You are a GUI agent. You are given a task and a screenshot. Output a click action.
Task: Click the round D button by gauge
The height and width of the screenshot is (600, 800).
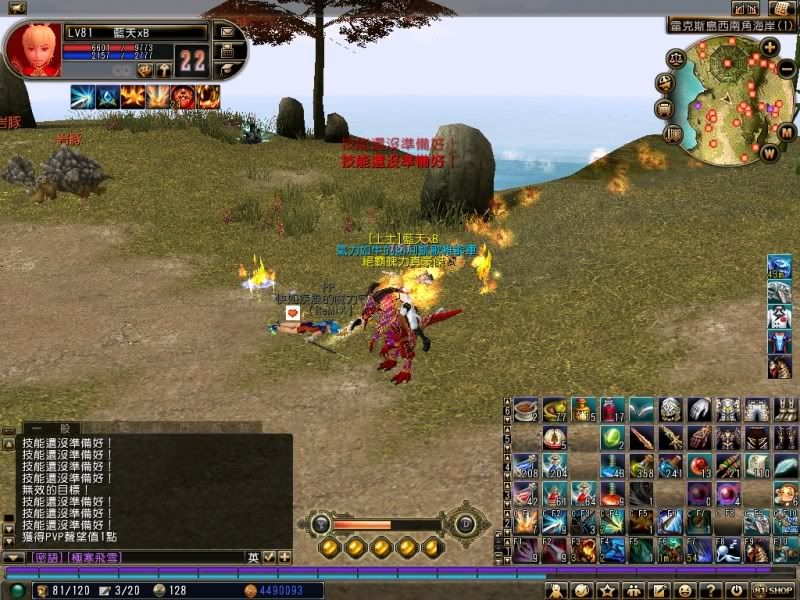(464, 523)
